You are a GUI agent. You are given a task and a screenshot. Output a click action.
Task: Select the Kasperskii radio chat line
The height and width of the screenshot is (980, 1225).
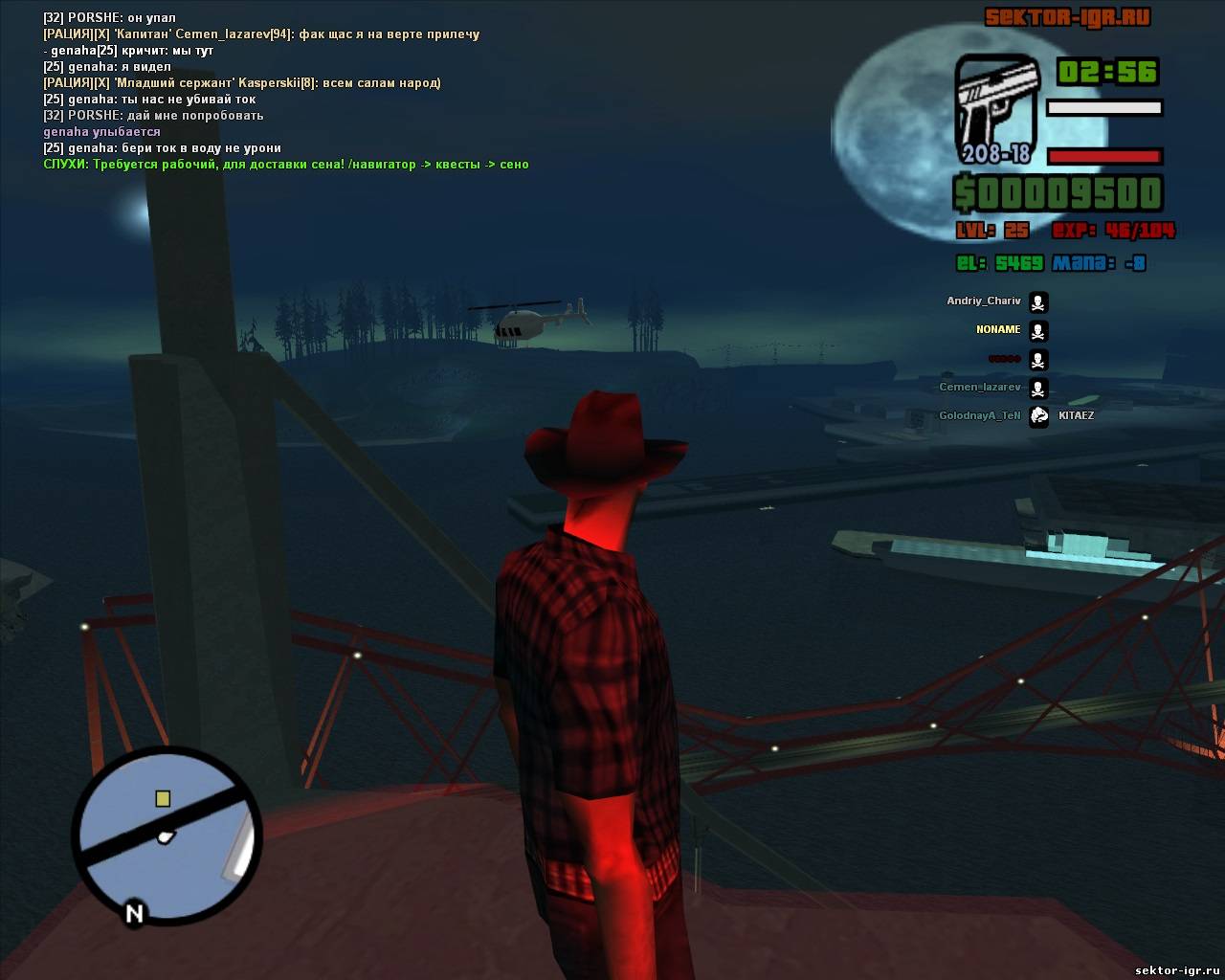(x=241, y=83)
